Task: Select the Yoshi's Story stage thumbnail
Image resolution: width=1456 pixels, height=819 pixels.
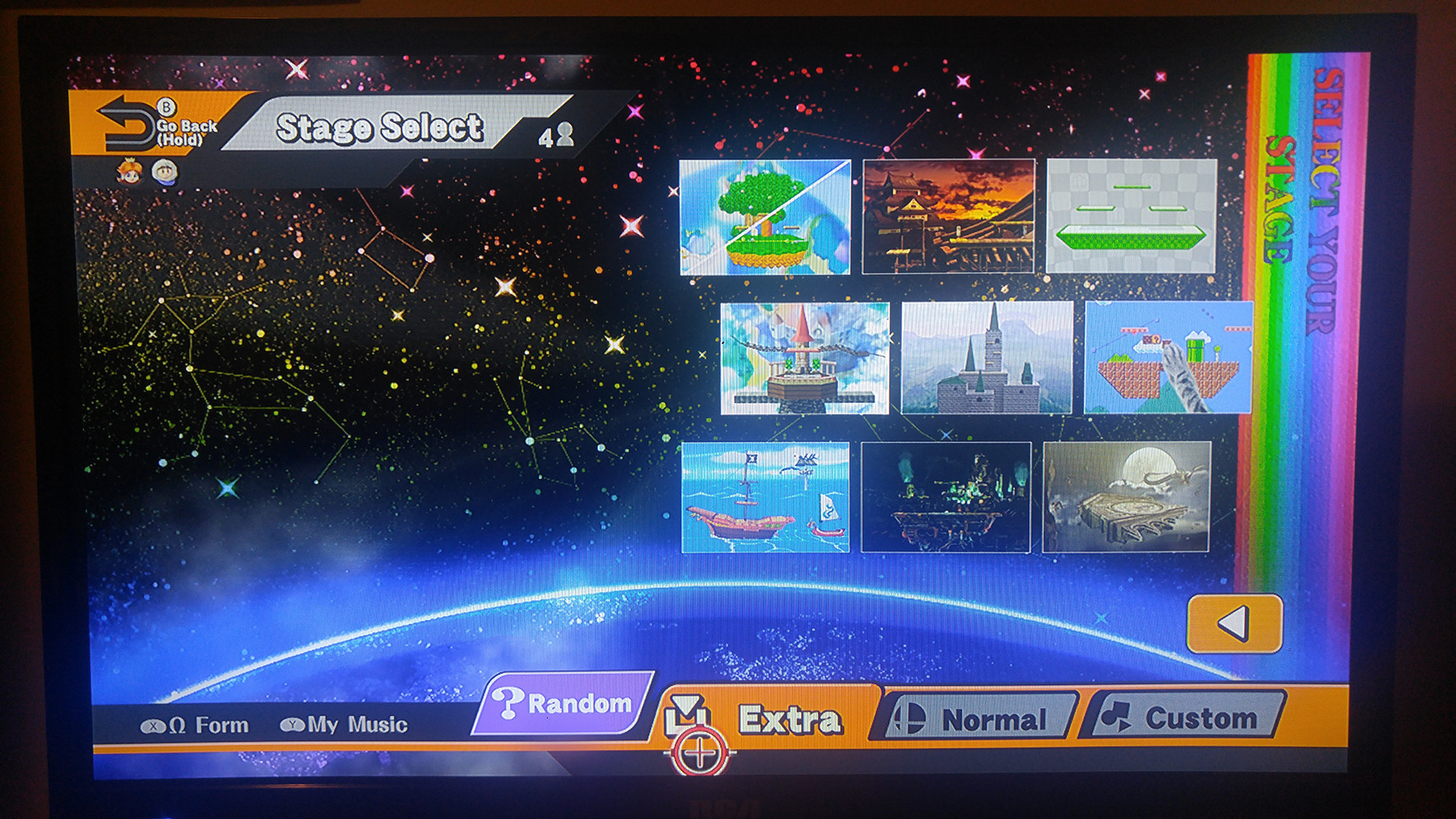Action: [x=765, y=217]
